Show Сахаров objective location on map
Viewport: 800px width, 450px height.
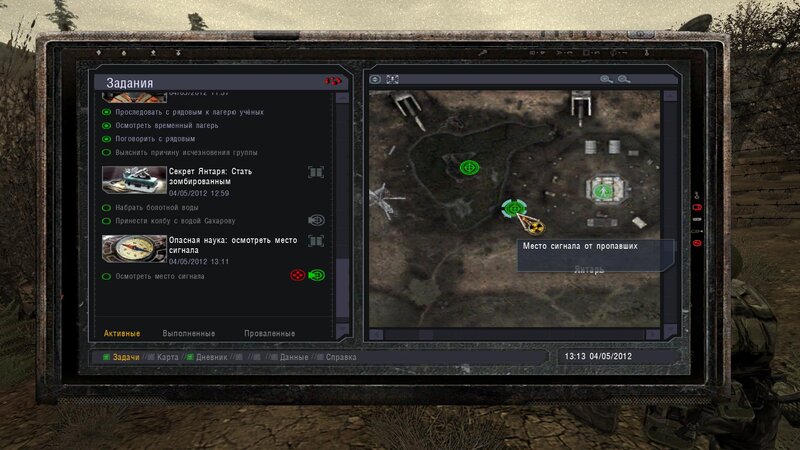[x=316, y=220]
